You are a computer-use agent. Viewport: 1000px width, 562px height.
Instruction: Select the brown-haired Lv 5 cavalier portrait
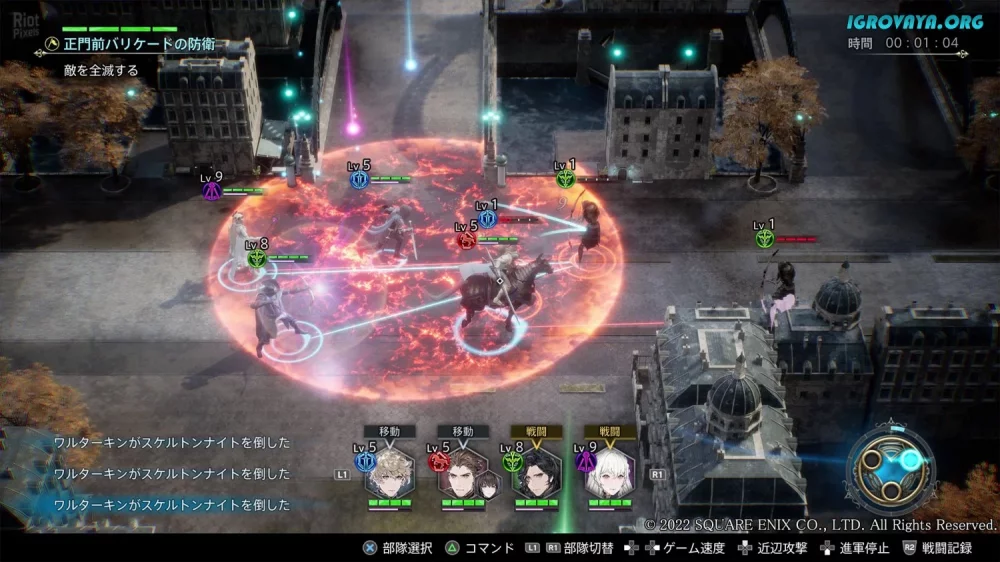tap(460, 472)
